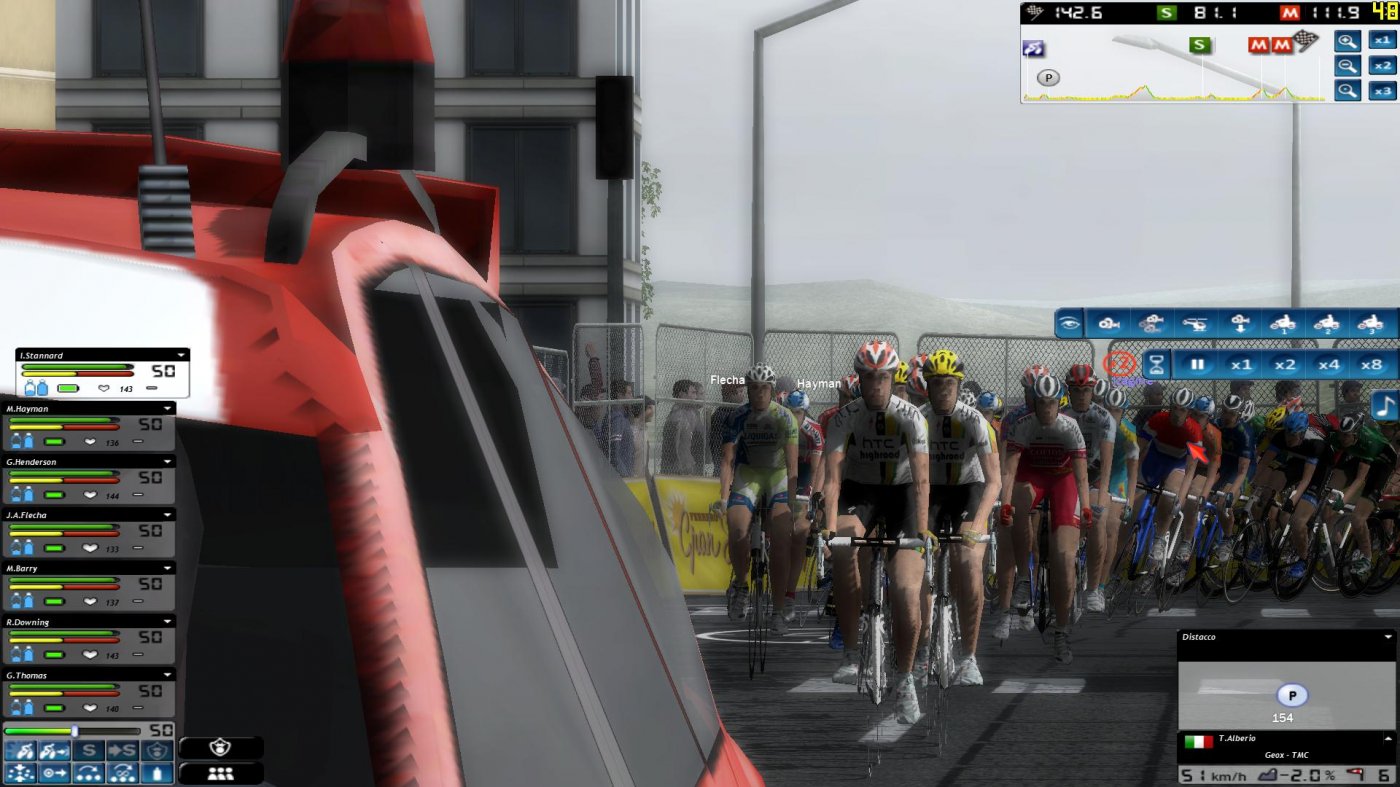This screenshot has width=1400, height=787.
Task: Click the protect leader shield icon
Action: pyautogui.click(x=158, y=750)
